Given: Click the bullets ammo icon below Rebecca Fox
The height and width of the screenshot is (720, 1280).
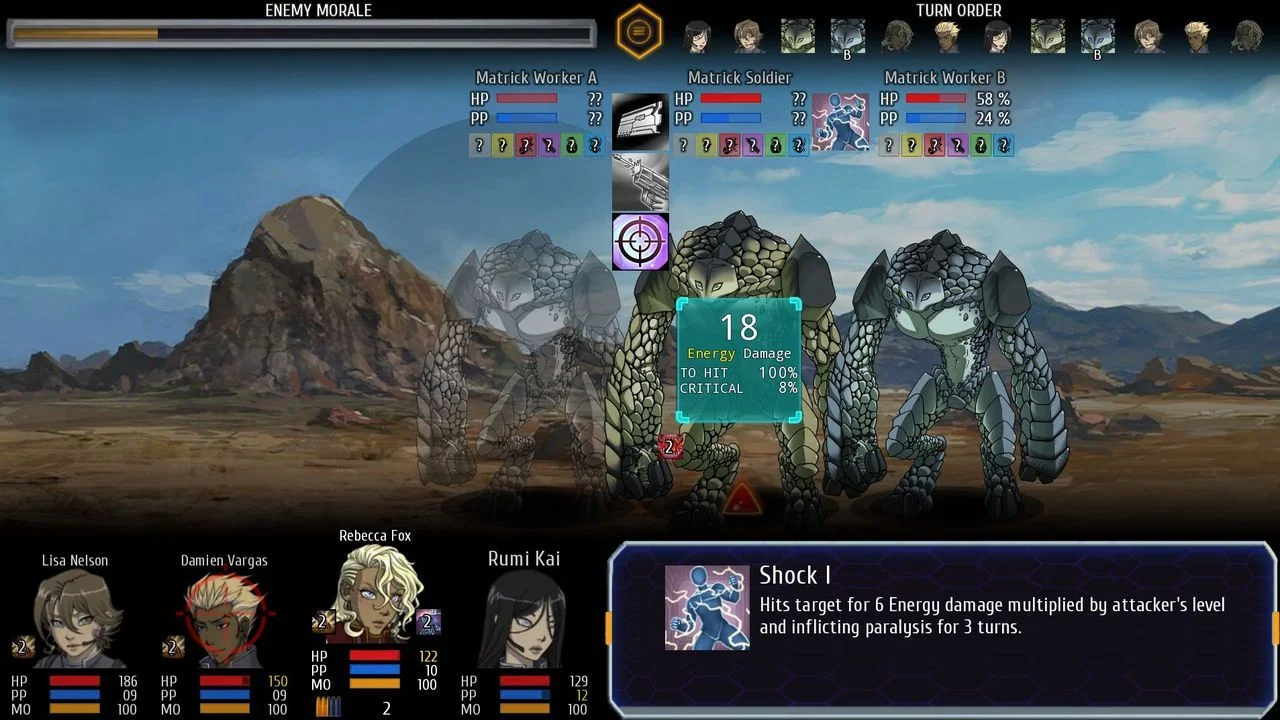Looking at the screenshot, I should click(330, 705).
